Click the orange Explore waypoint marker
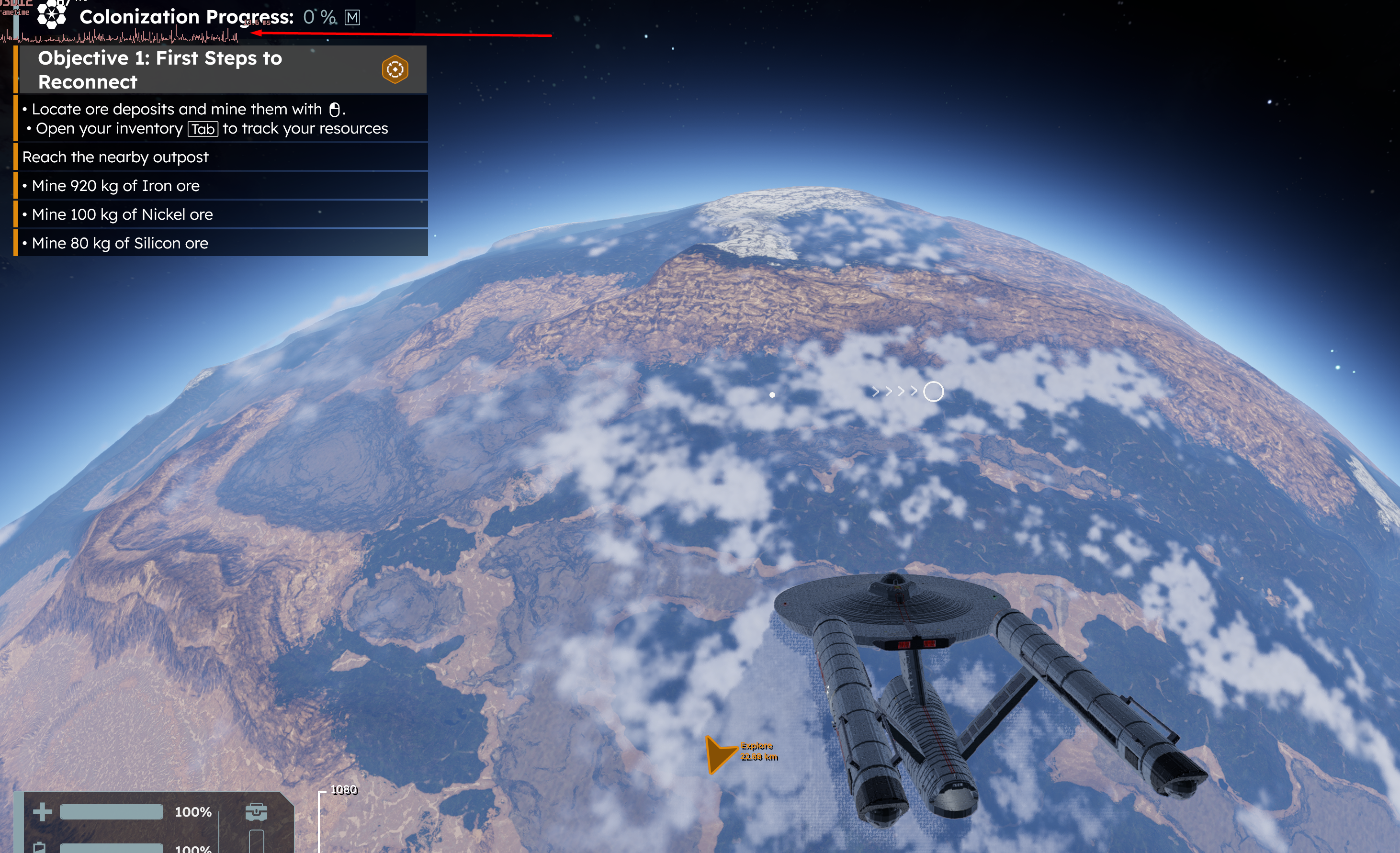Image resolution: width=1400 pixels, height=853 pixels. click(x=719, y=753)
